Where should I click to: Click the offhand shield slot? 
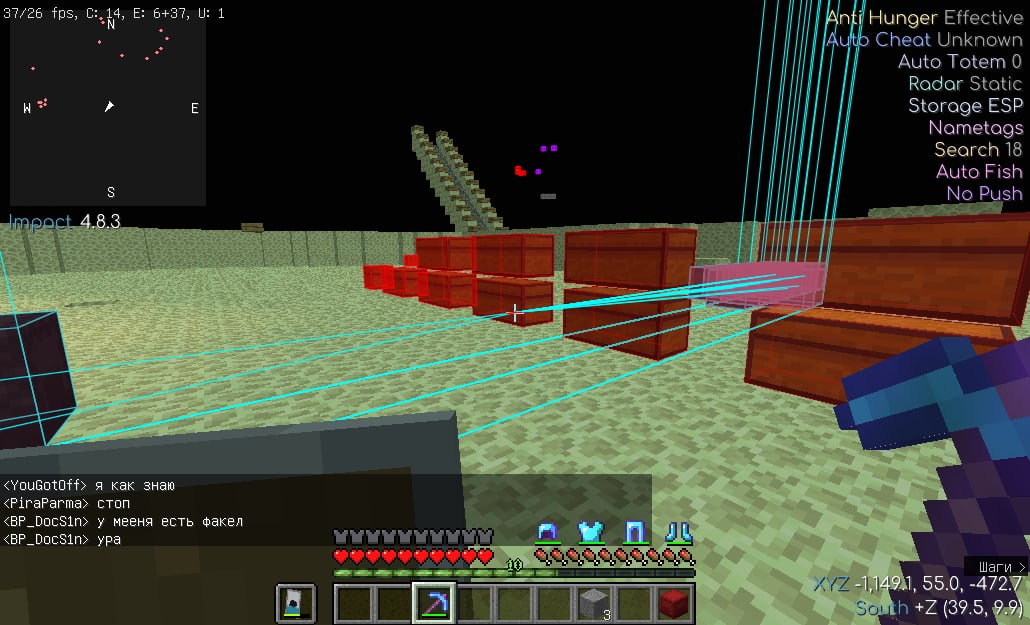296,603
